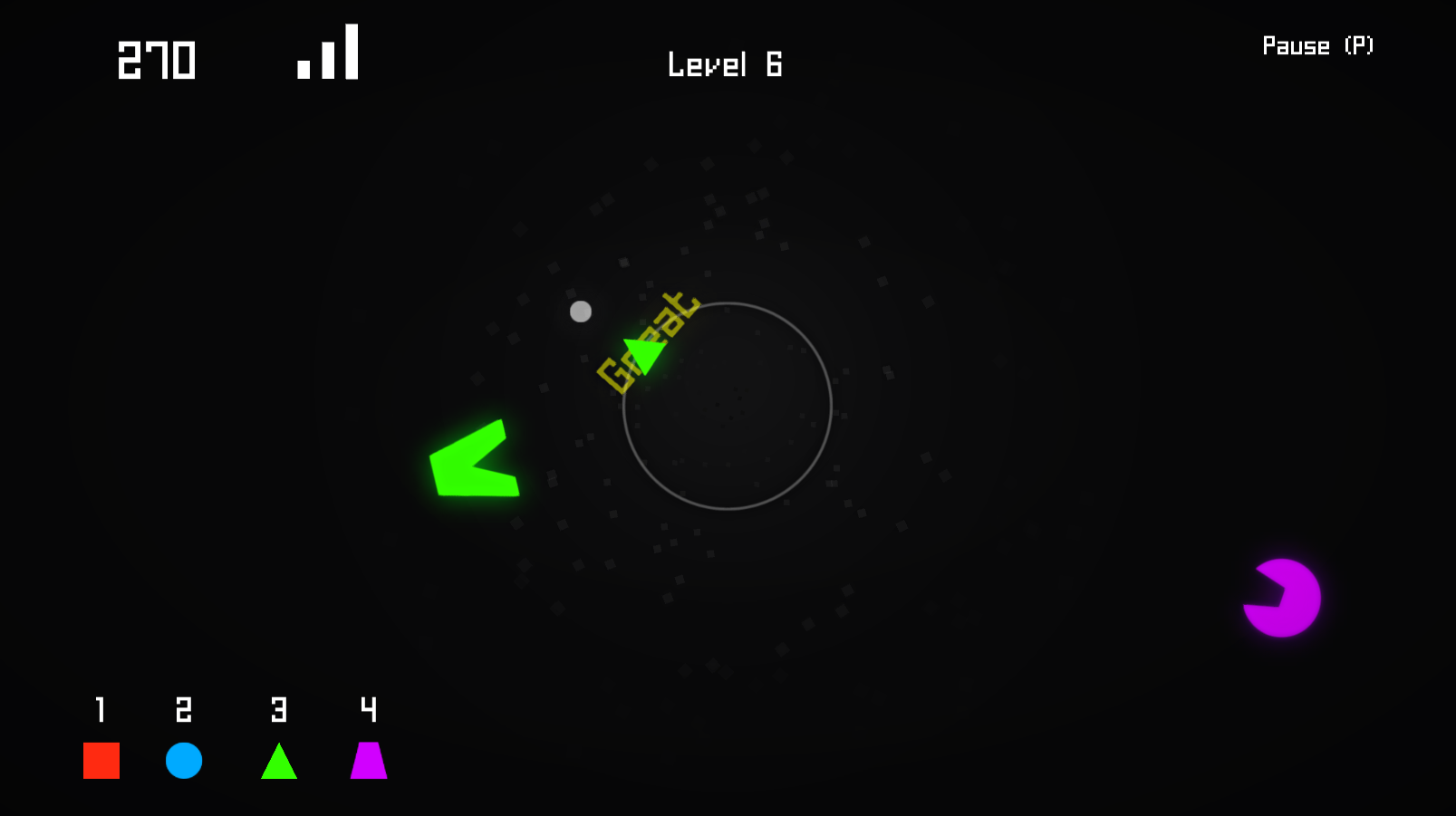Click the white dot above the circle

click(580, 312)
